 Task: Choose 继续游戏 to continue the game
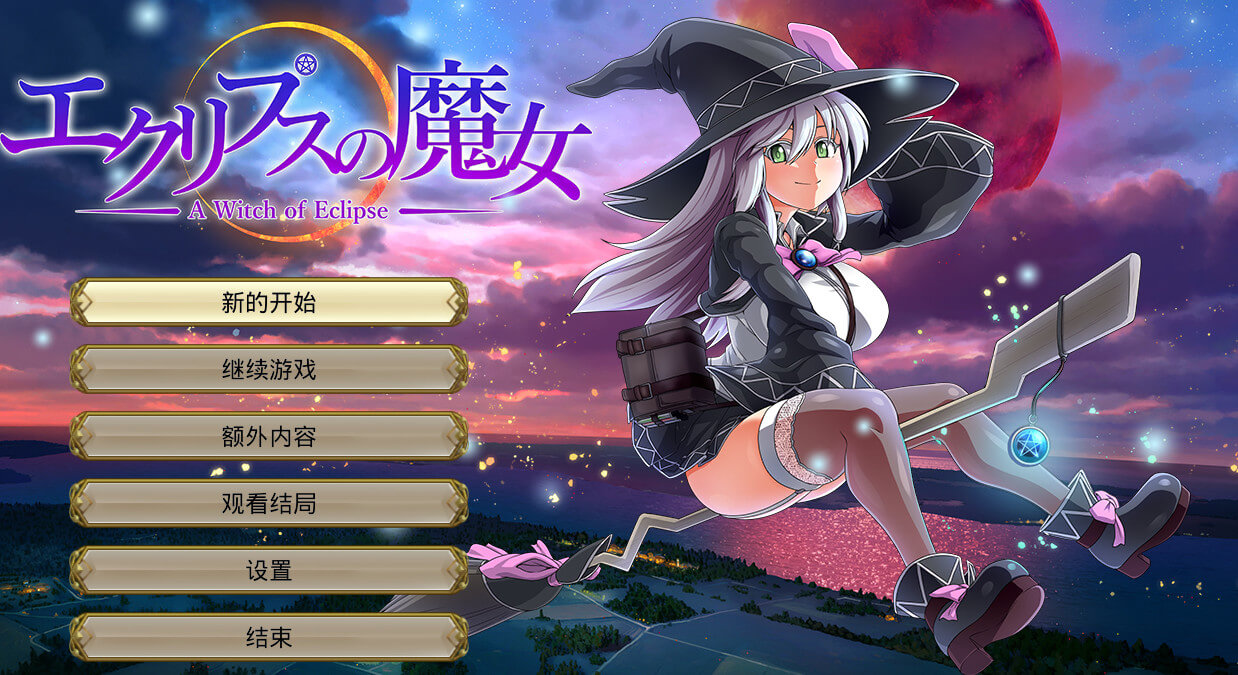(x=268, y=369)
